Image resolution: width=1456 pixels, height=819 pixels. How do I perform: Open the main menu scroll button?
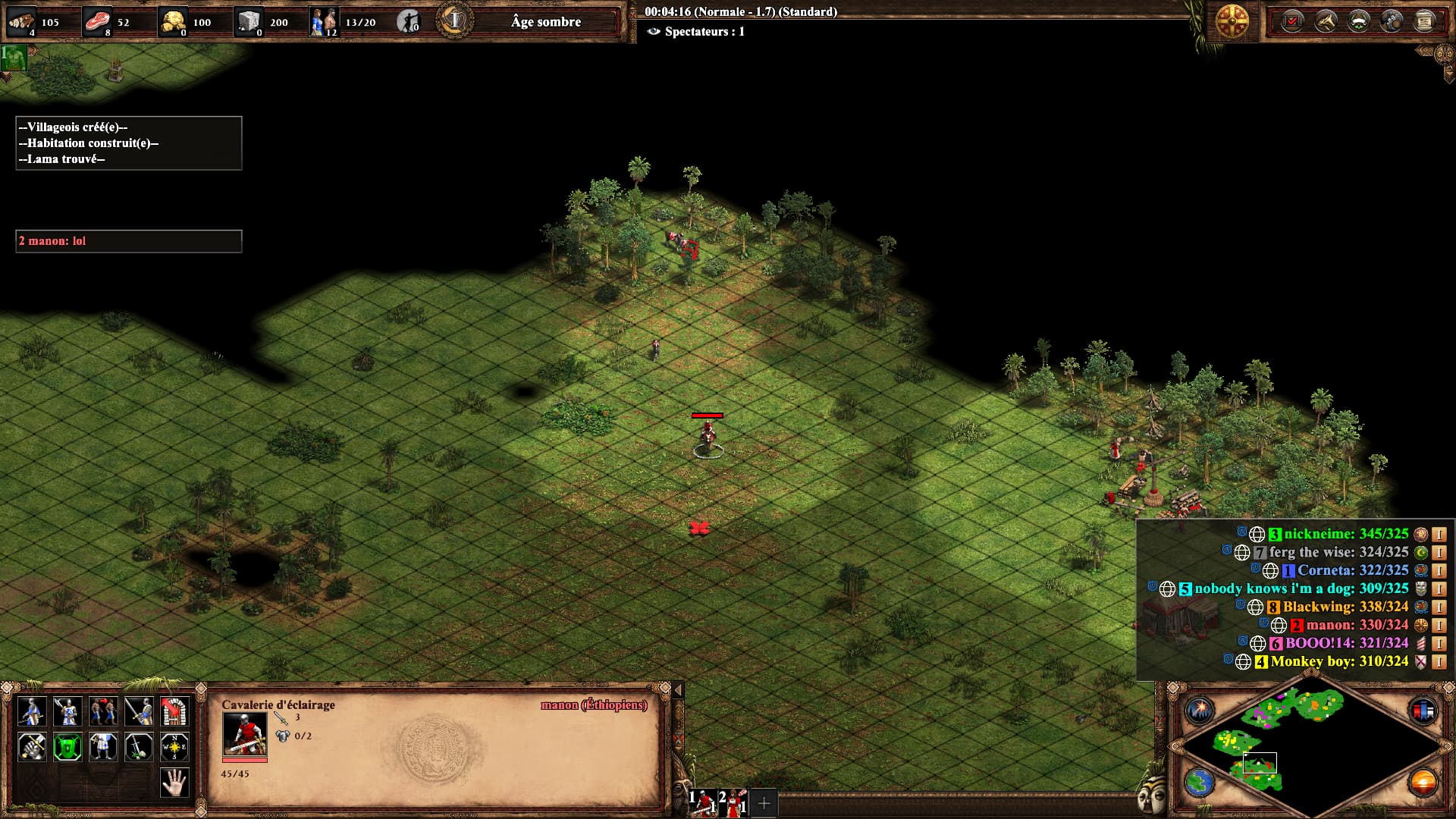point(1425,21)
